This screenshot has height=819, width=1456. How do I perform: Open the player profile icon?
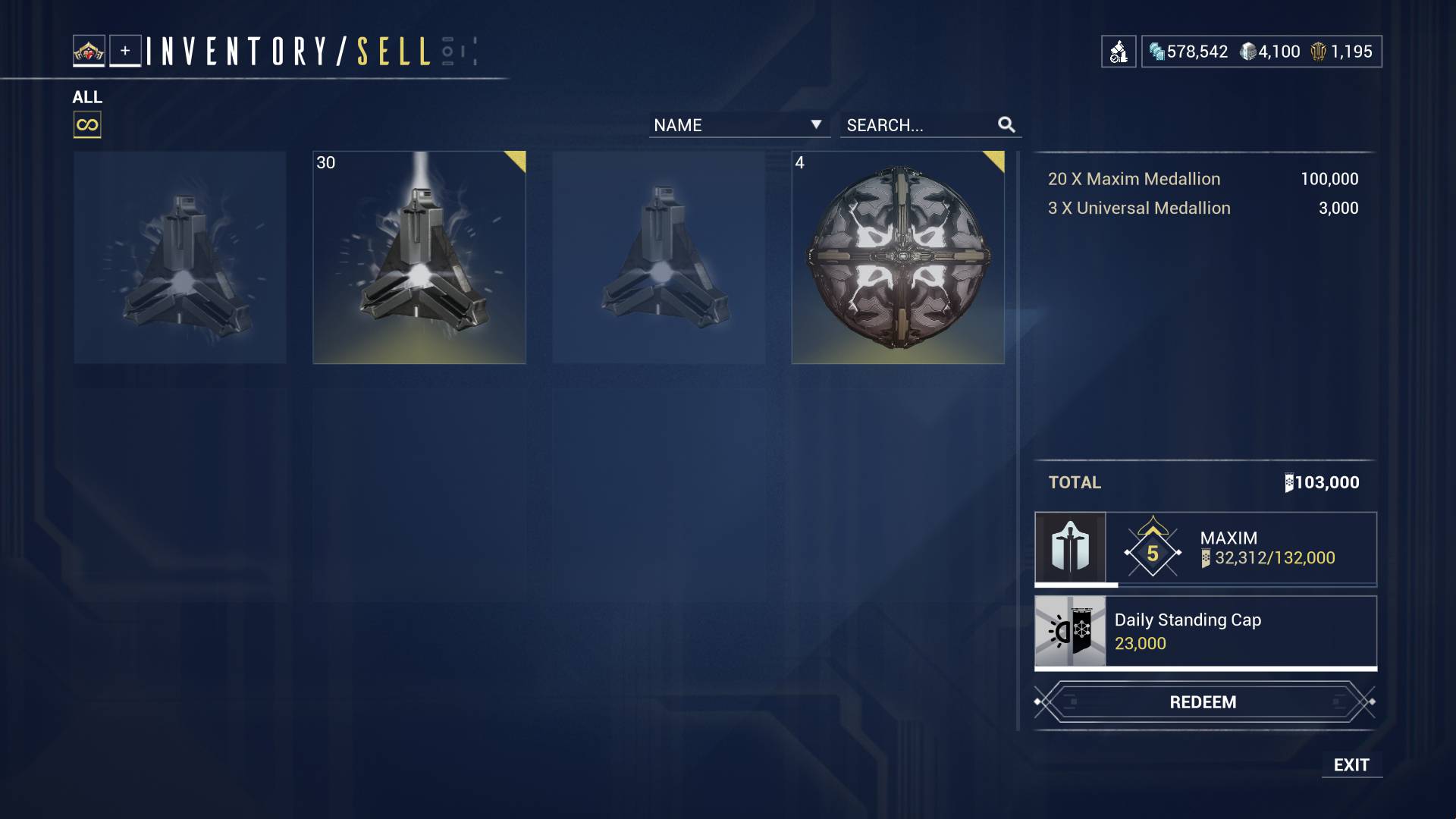pyautogui.click(x=89, y=51)
